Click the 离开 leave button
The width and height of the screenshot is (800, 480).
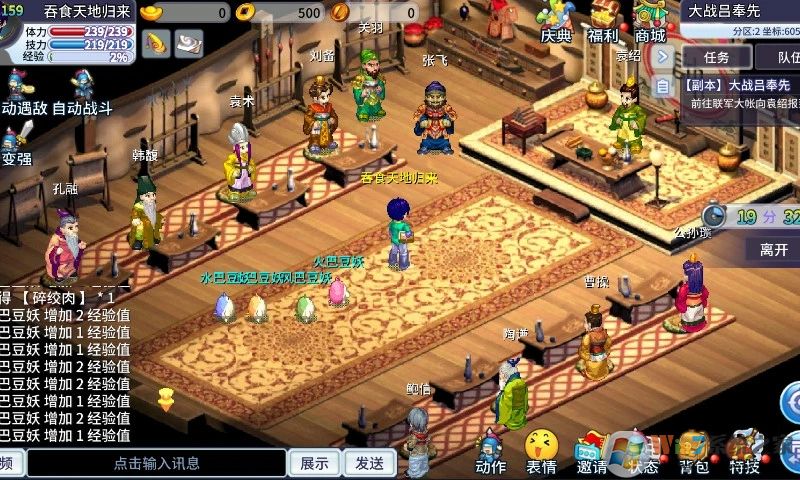tap(773, 249)
